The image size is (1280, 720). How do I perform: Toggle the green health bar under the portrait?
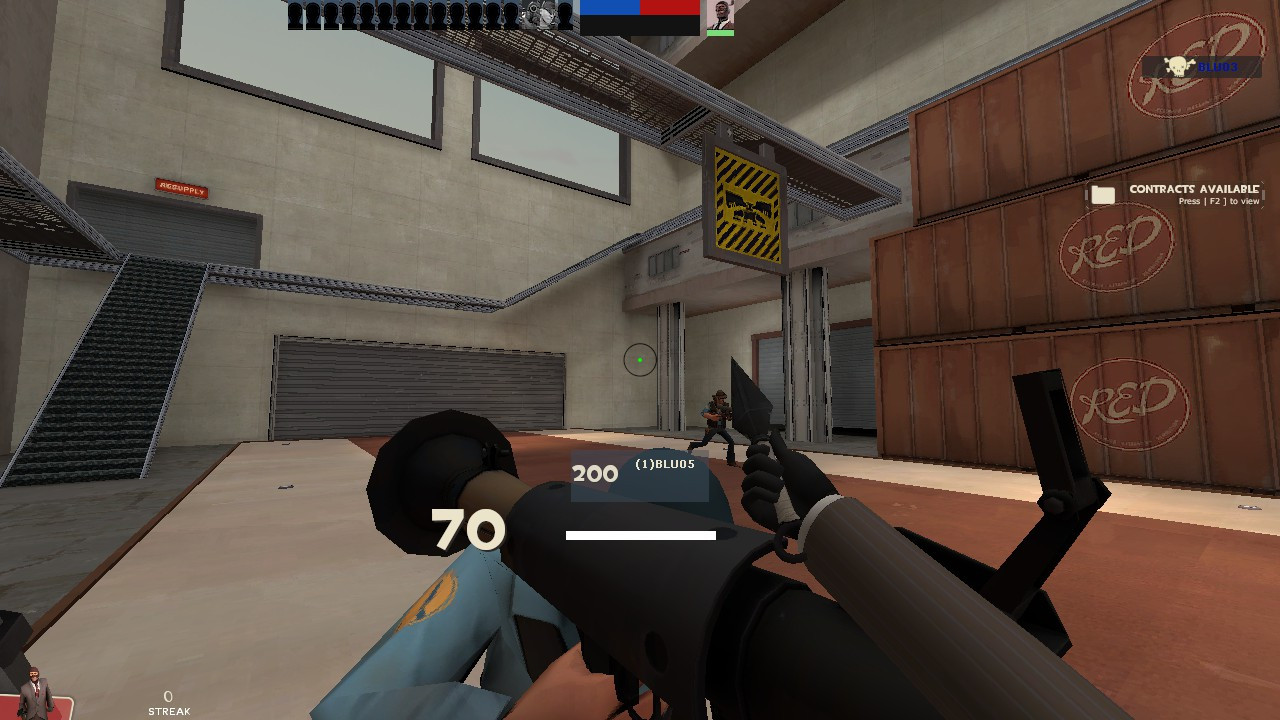[x=722, y=33]
